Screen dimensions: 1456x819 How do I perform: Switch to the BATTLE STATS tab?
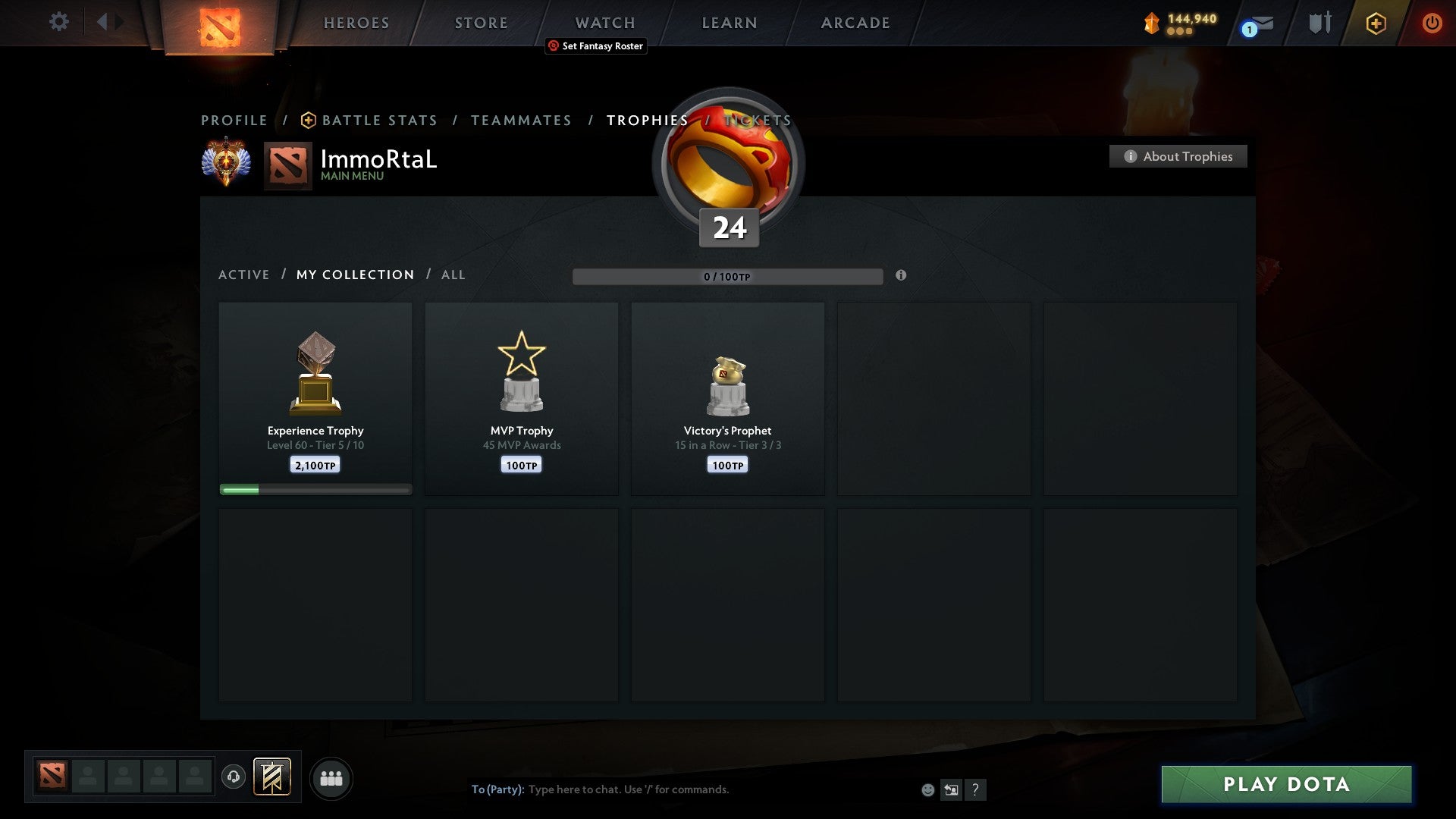coord(378,120)
